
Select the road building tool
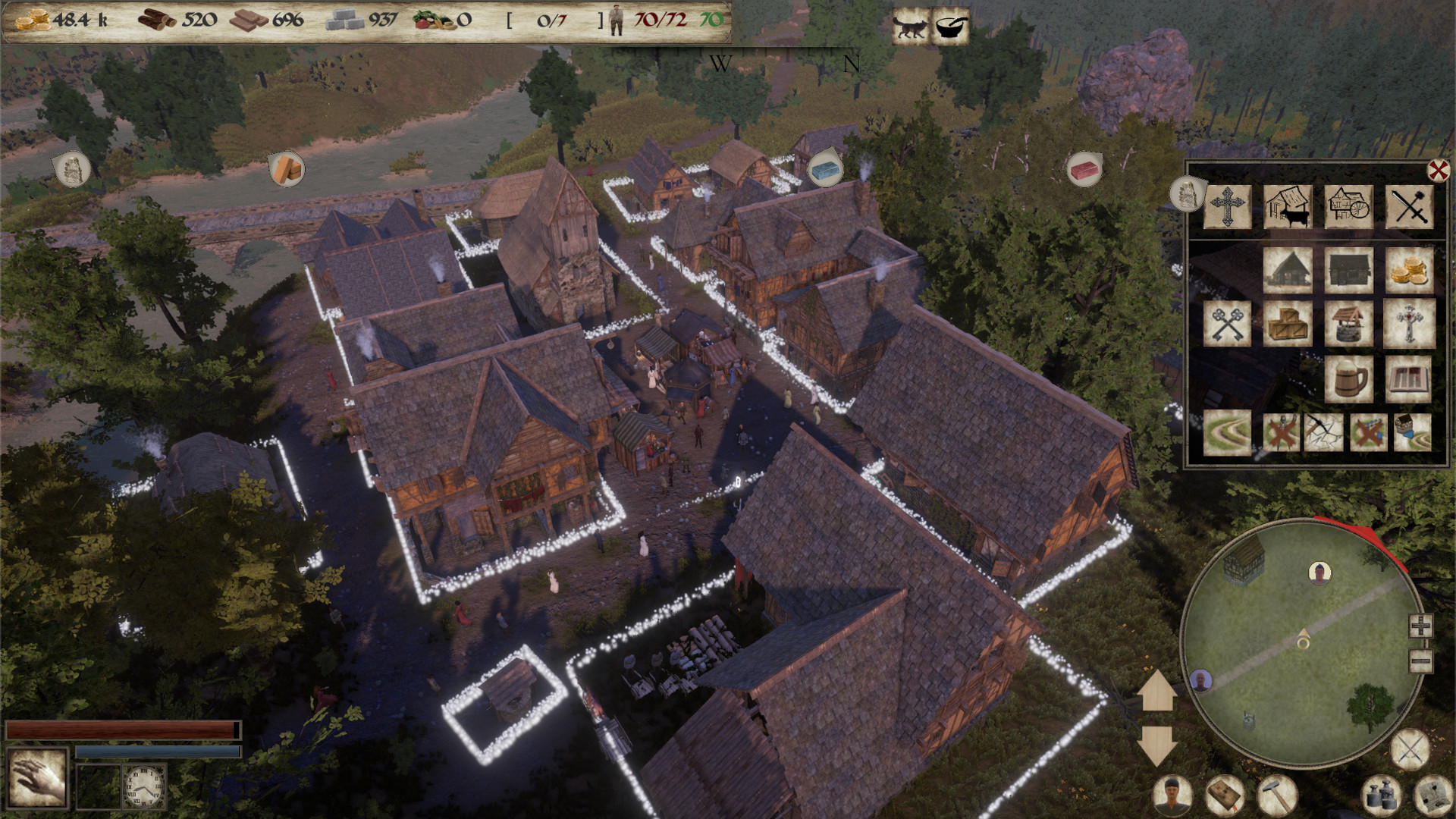click(1227, 431)
